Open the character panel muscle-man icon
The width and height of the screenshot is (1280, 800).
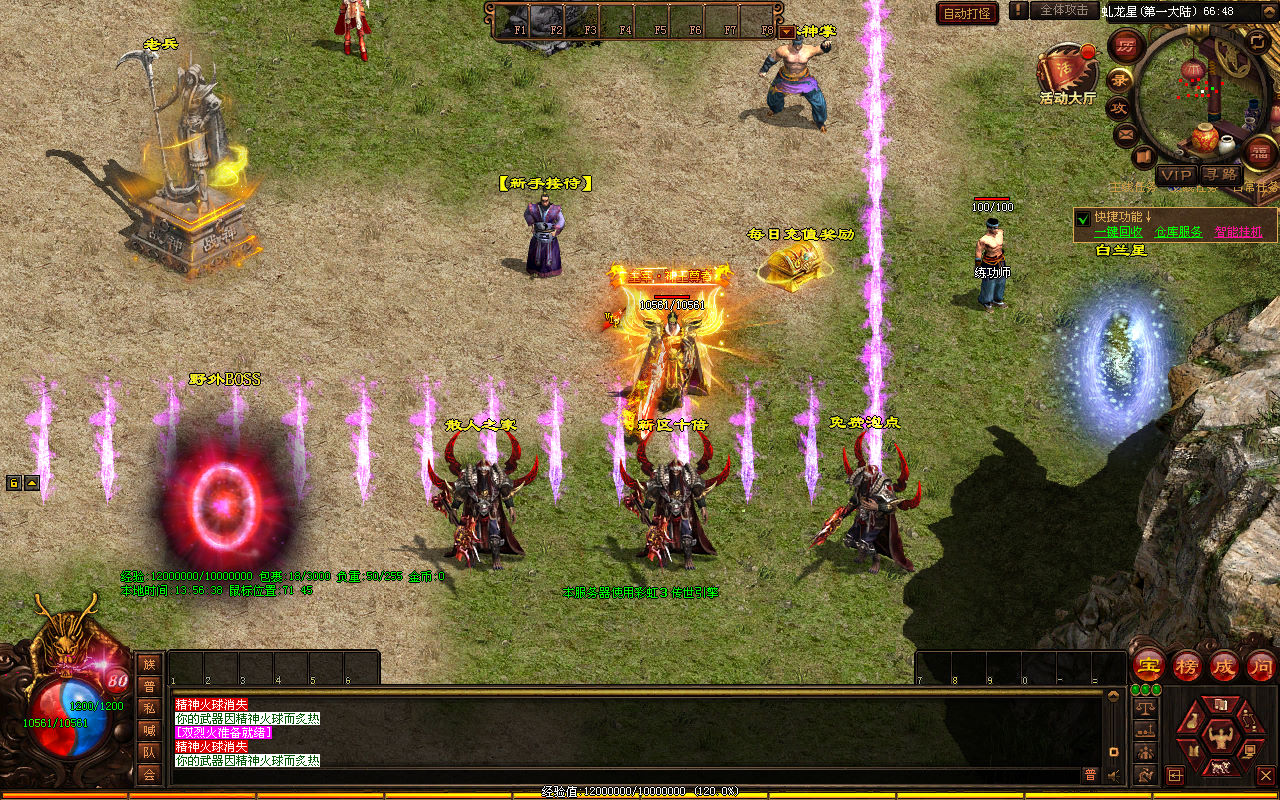point(1219,738)
